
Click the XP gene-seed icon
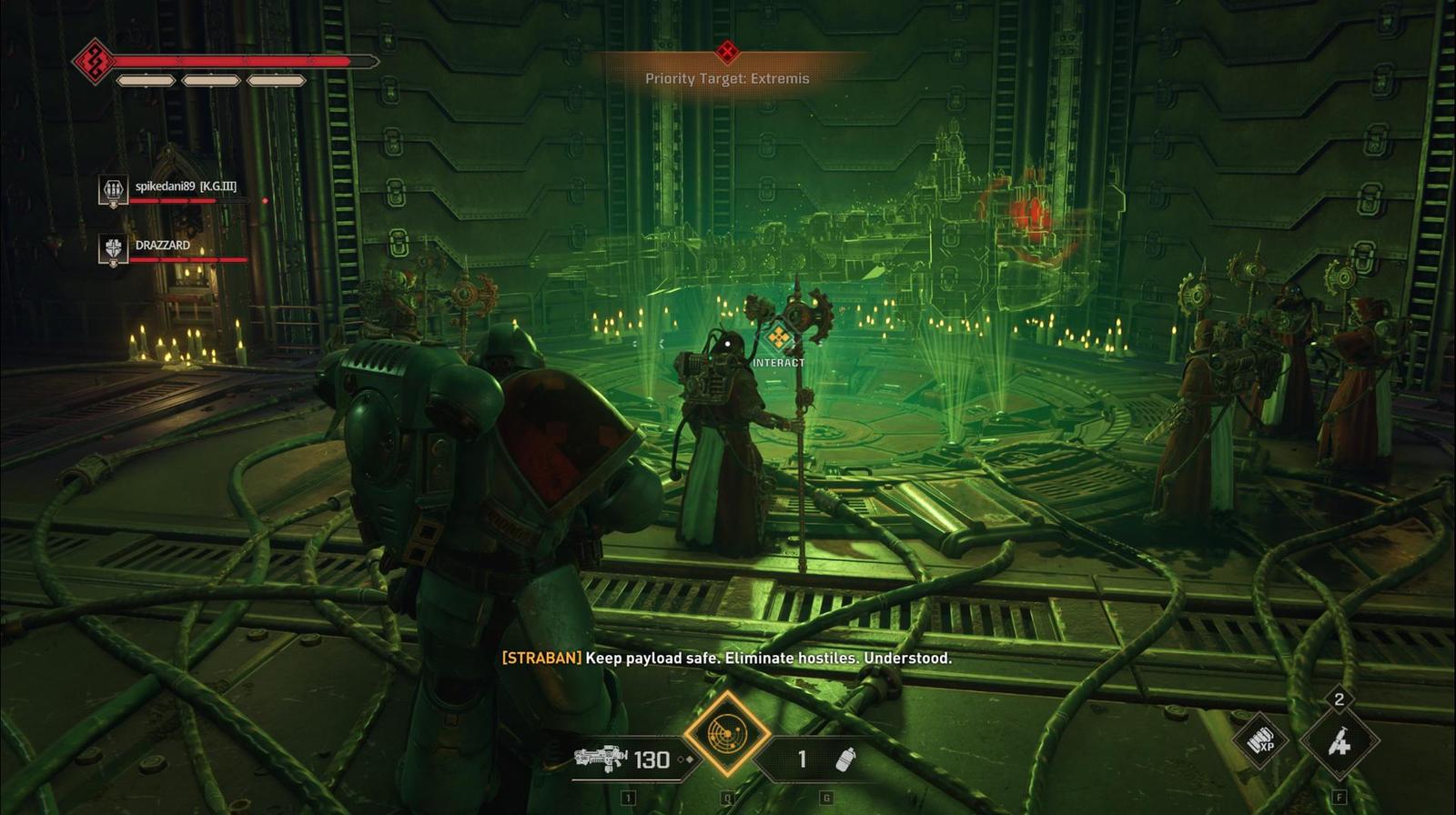tap(1260, 742)
